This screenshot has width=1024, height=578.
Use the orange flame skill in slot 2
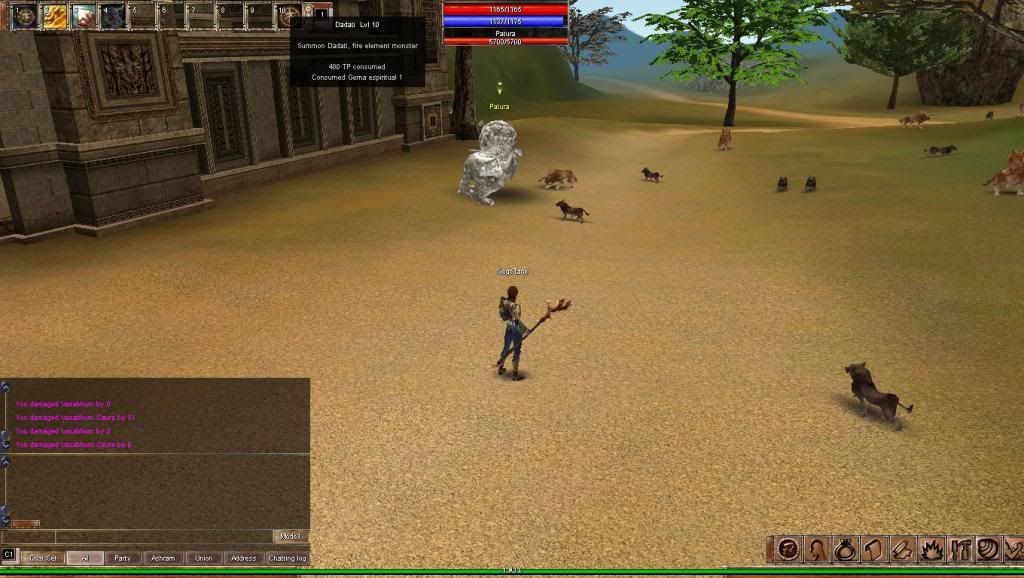click(53, 15)
